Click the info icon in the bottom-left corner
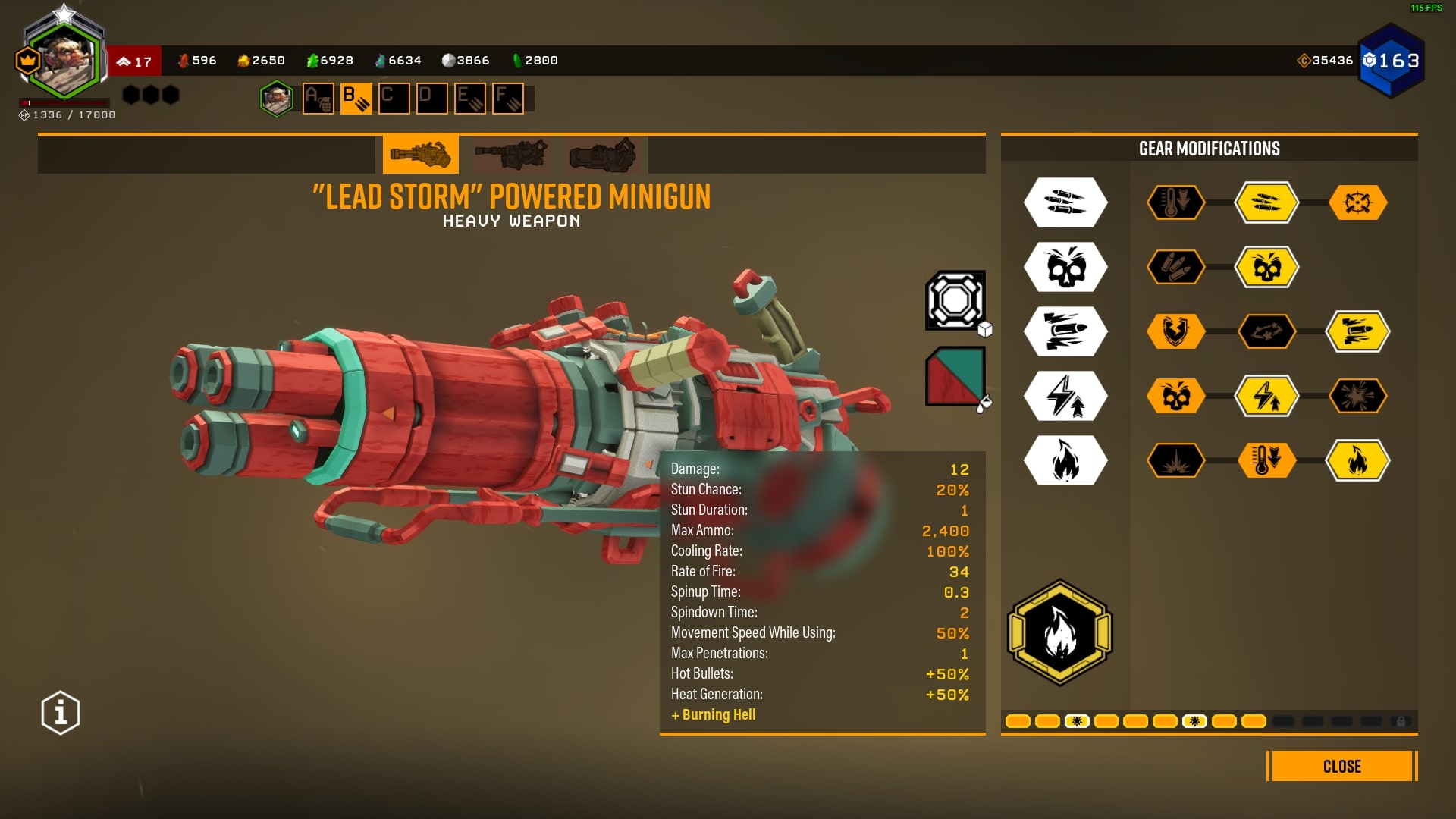Screen dimensions: 1456x819 (x=59, y=711)
